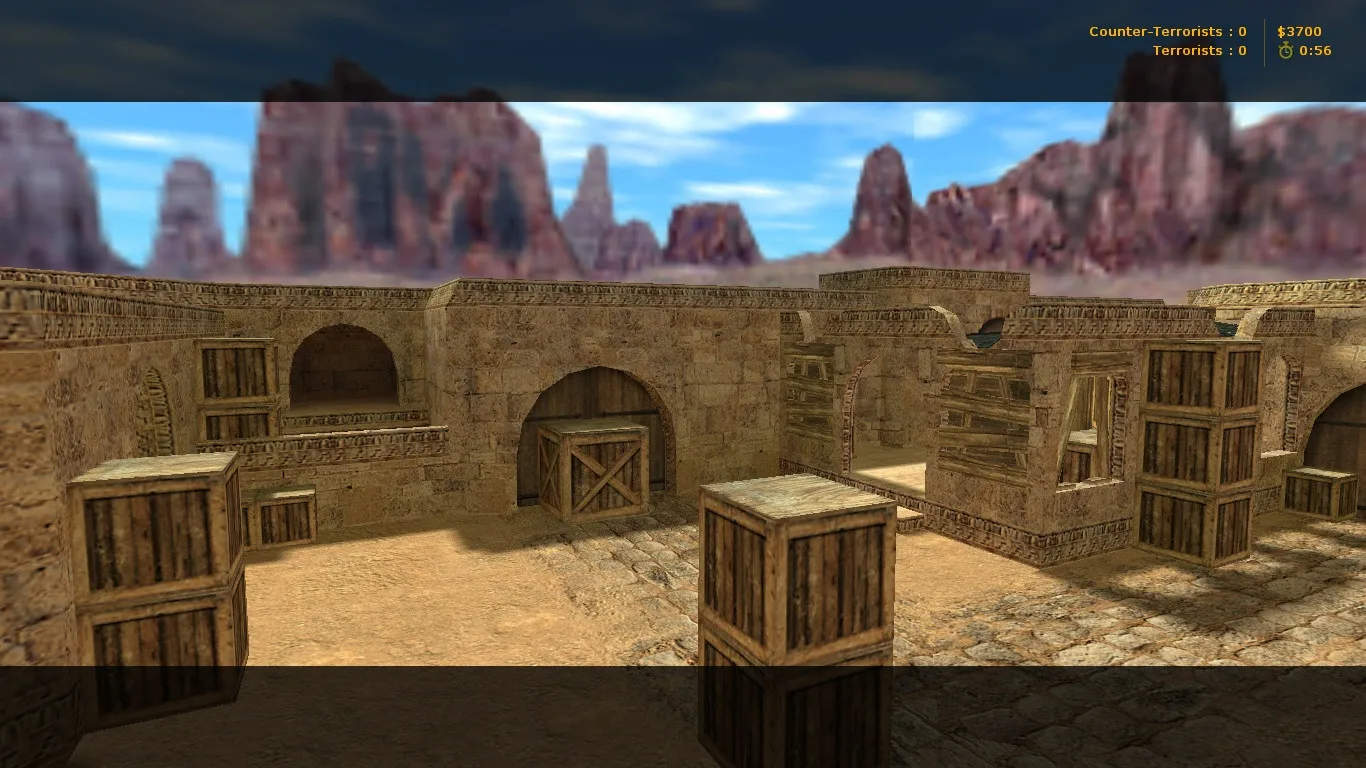This screenshot has width=1366, height=768.
Task: Click the blue awning atop the right archway
Action: (985, 333)
